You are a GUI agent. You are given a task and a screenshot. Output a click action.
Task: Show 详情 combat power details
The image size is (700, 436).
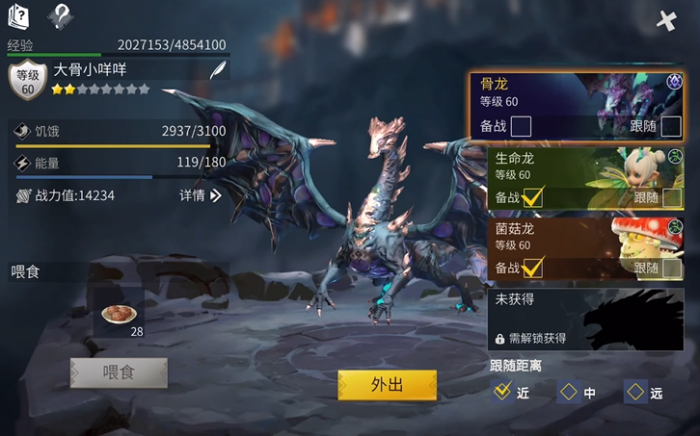click(200, 196)
